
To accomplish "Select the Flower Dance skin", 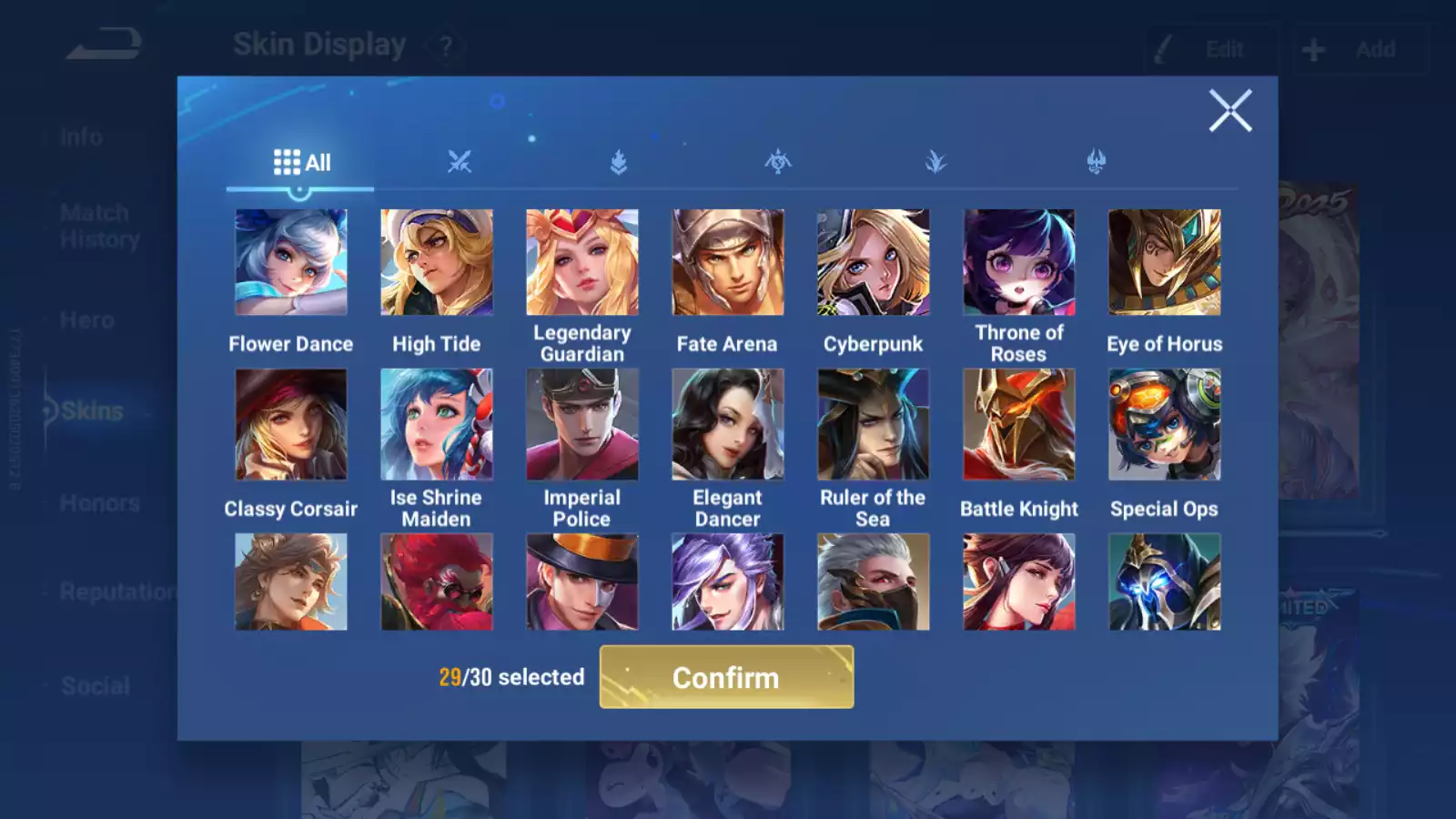I will pyautogui.click(x=291, y=262).
